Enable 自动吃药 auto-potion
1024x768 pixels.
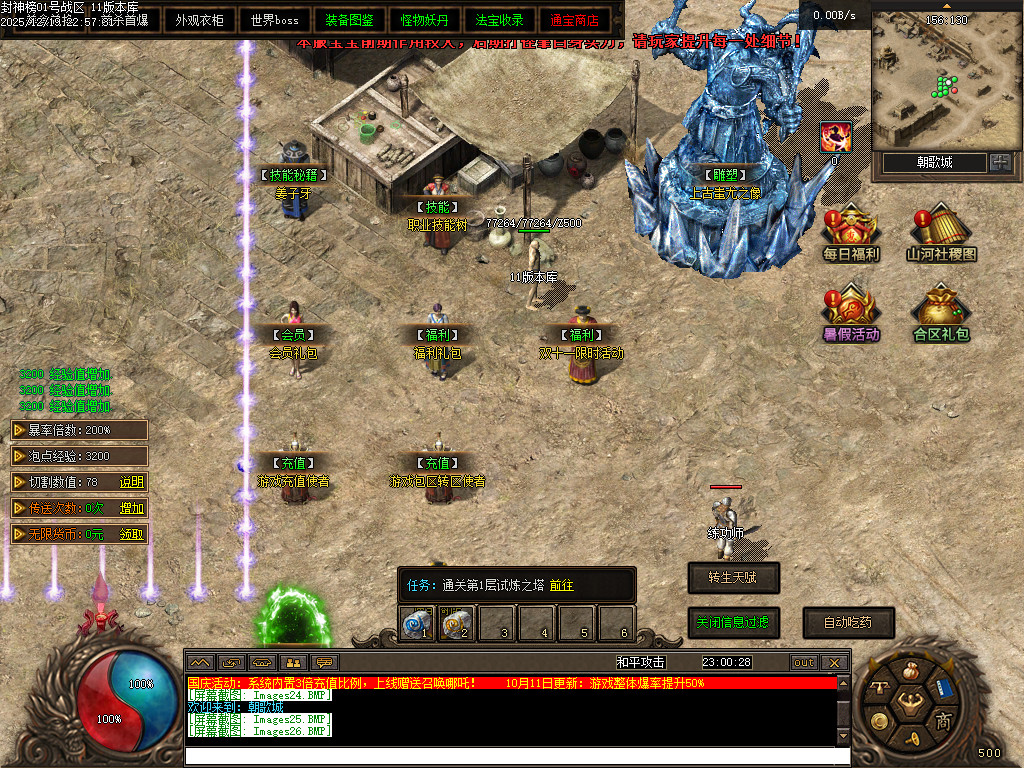tap(847, 622)
